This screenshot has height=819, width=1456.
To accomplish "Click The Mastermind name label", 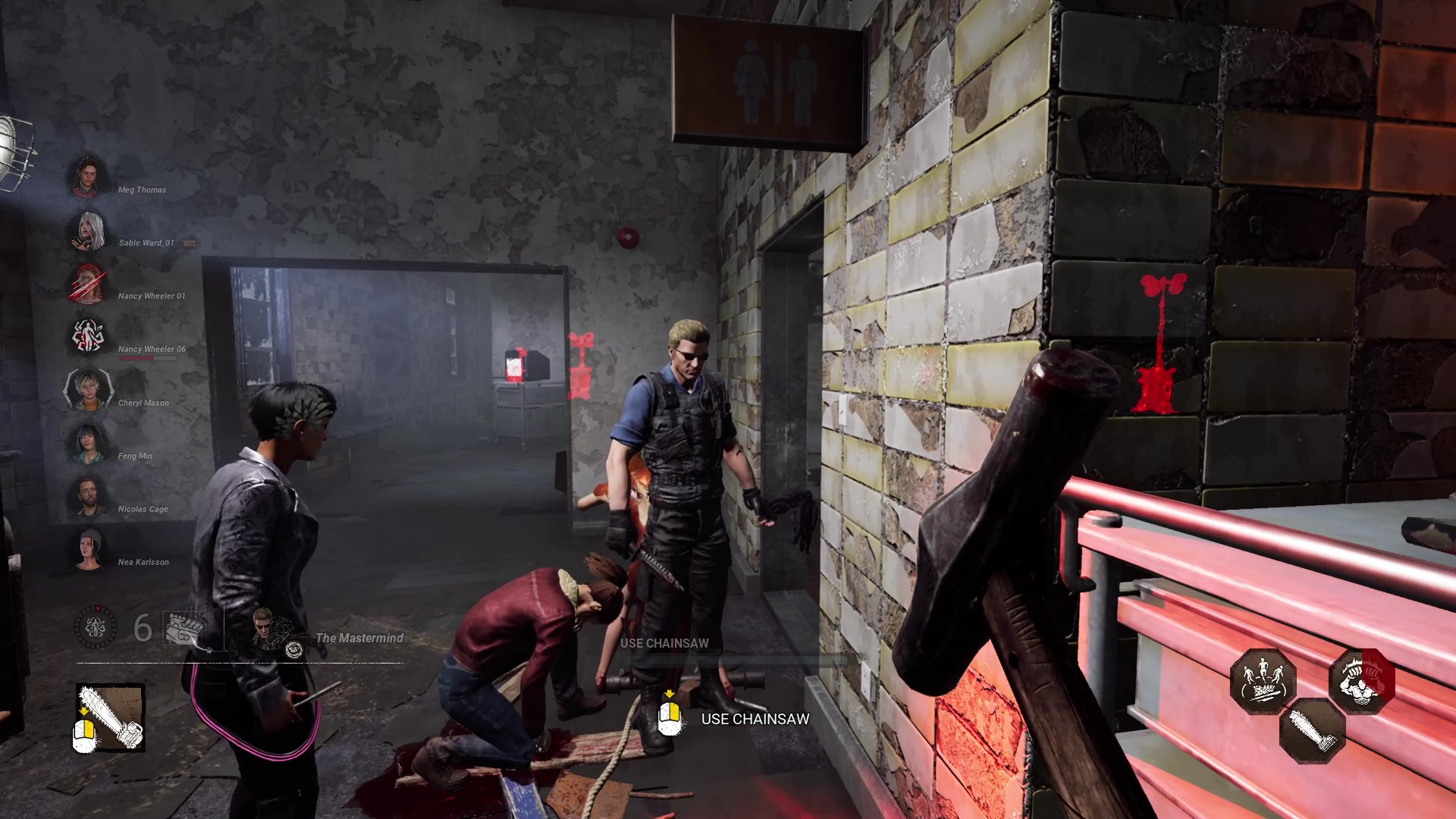I will point(359,638).
